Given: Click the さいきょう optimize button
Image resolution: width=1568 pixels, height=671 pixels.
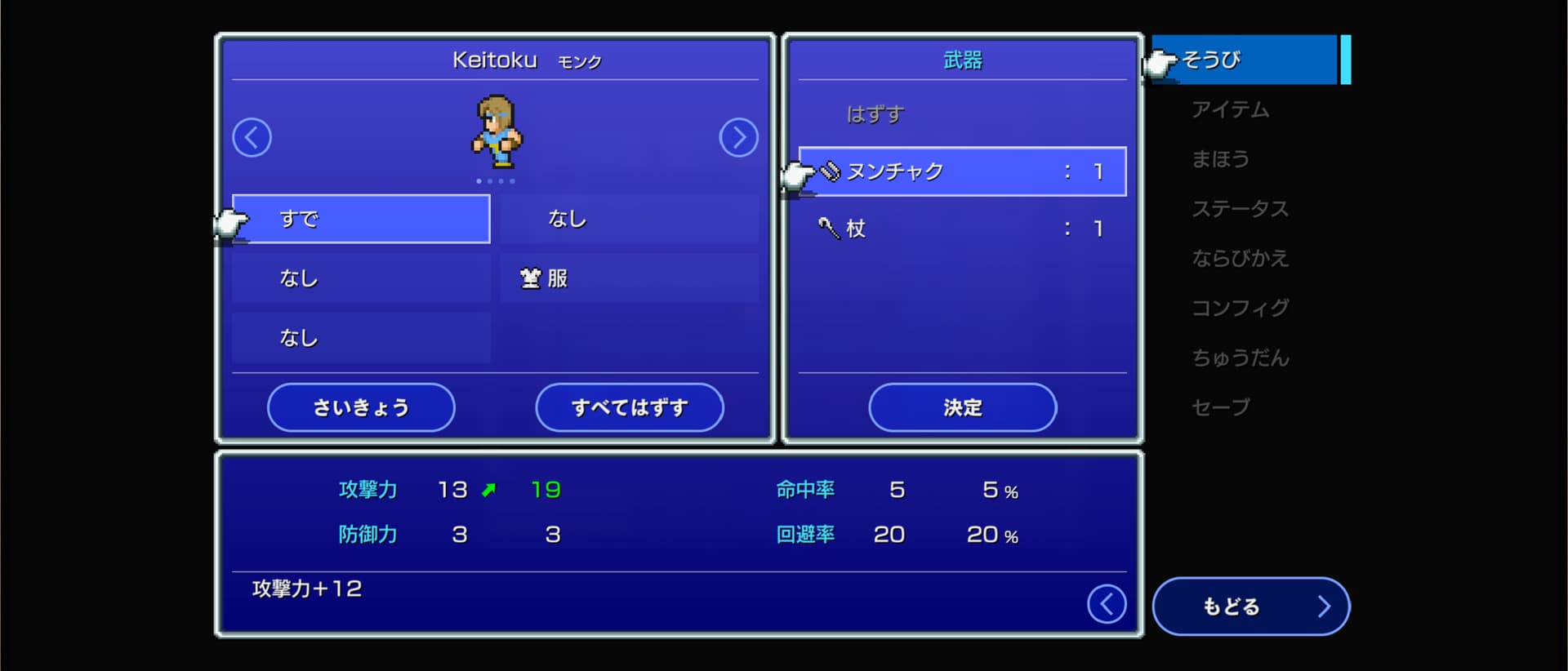Looking at the screenshot, I should (x=361, y=407).
